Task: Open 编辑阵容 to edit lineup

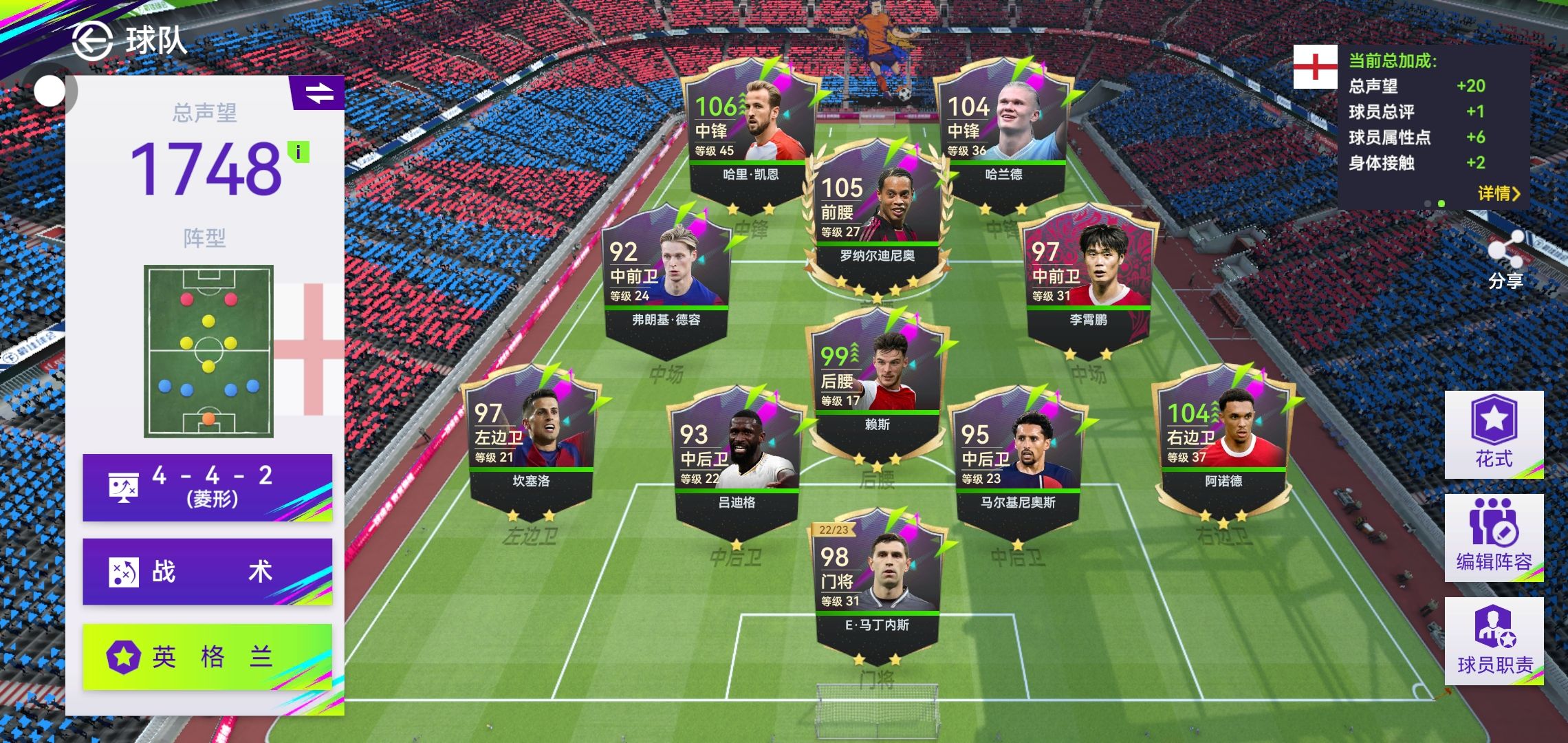Action: [1494, 537]
